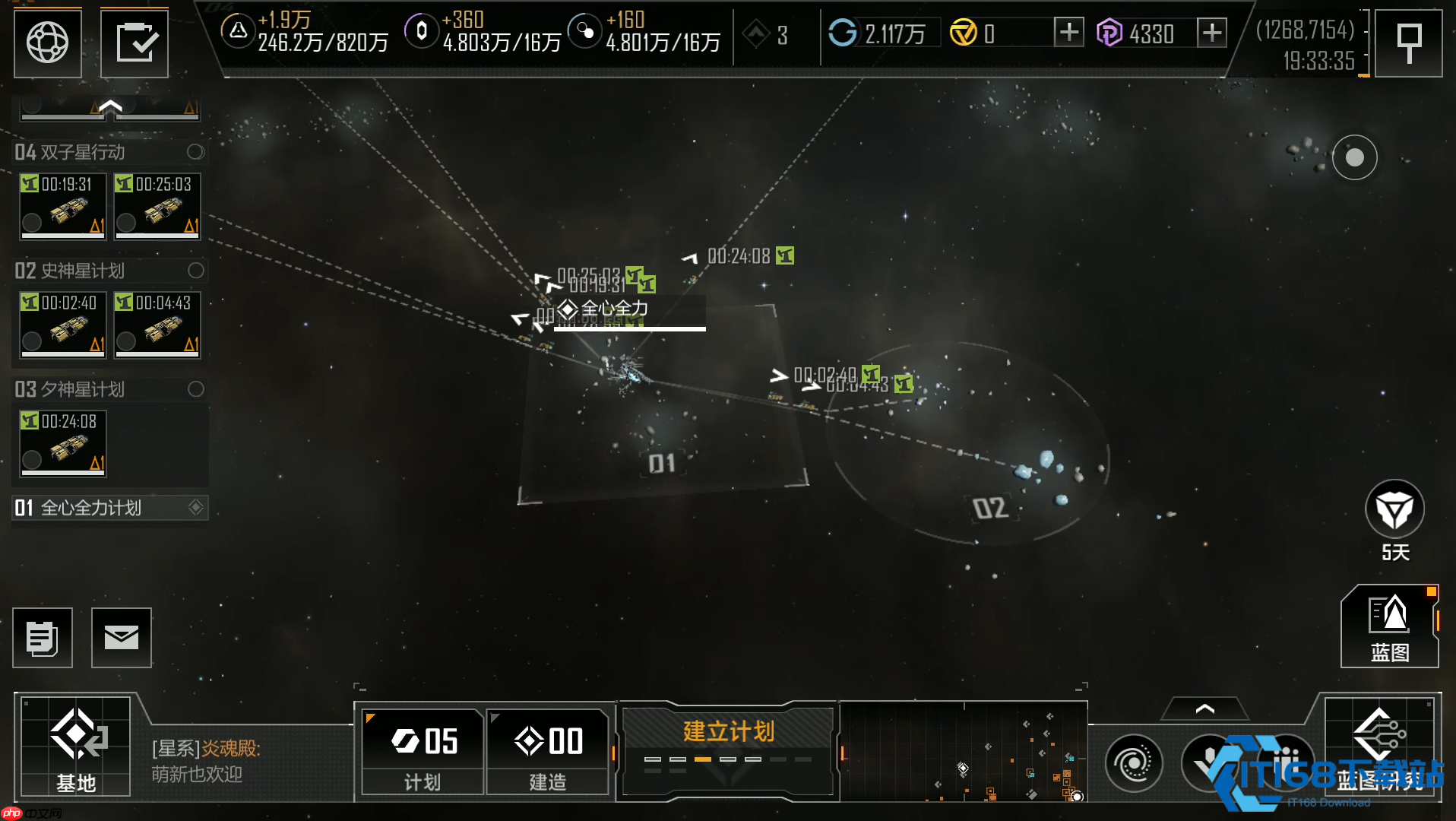Image resolution: width=1456 pixels, height=821 pixels.
Task: Open the task checklist icon
Action: pyautogui.click(x=135, y=43)
